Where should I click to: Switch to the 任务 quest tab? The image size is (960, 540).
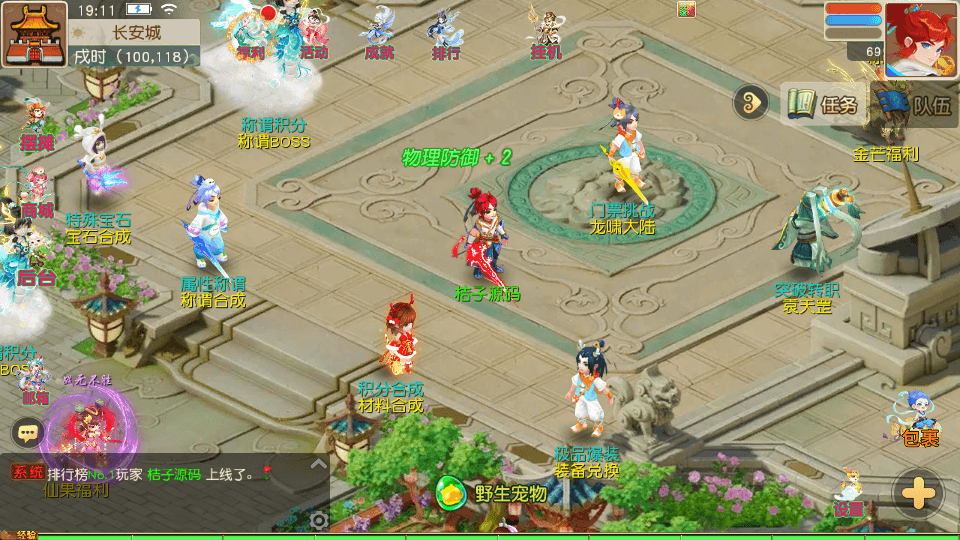[823, 104]
